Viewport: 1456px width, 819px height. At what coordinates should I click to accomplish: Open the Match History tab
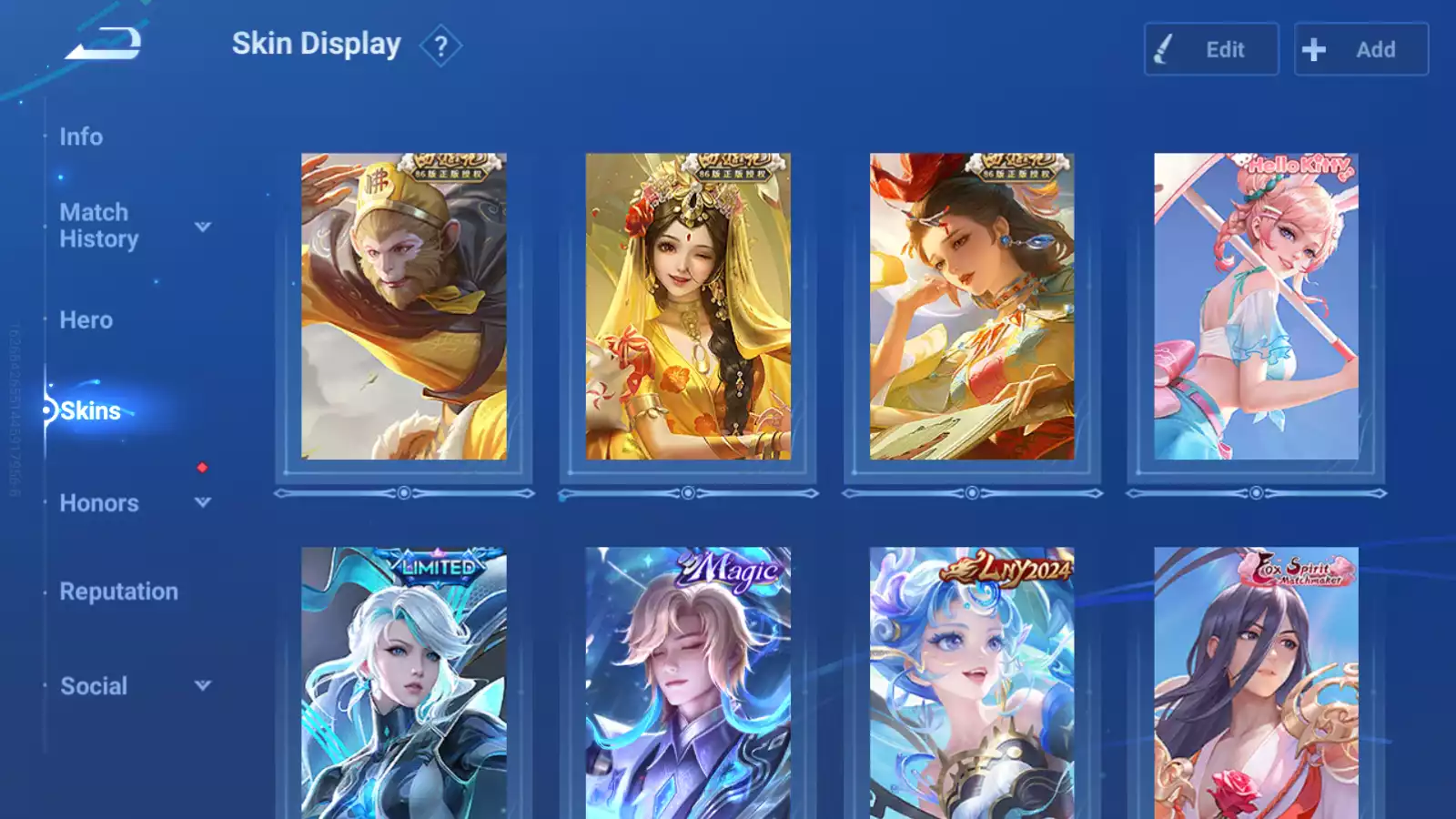pos(98,226)
